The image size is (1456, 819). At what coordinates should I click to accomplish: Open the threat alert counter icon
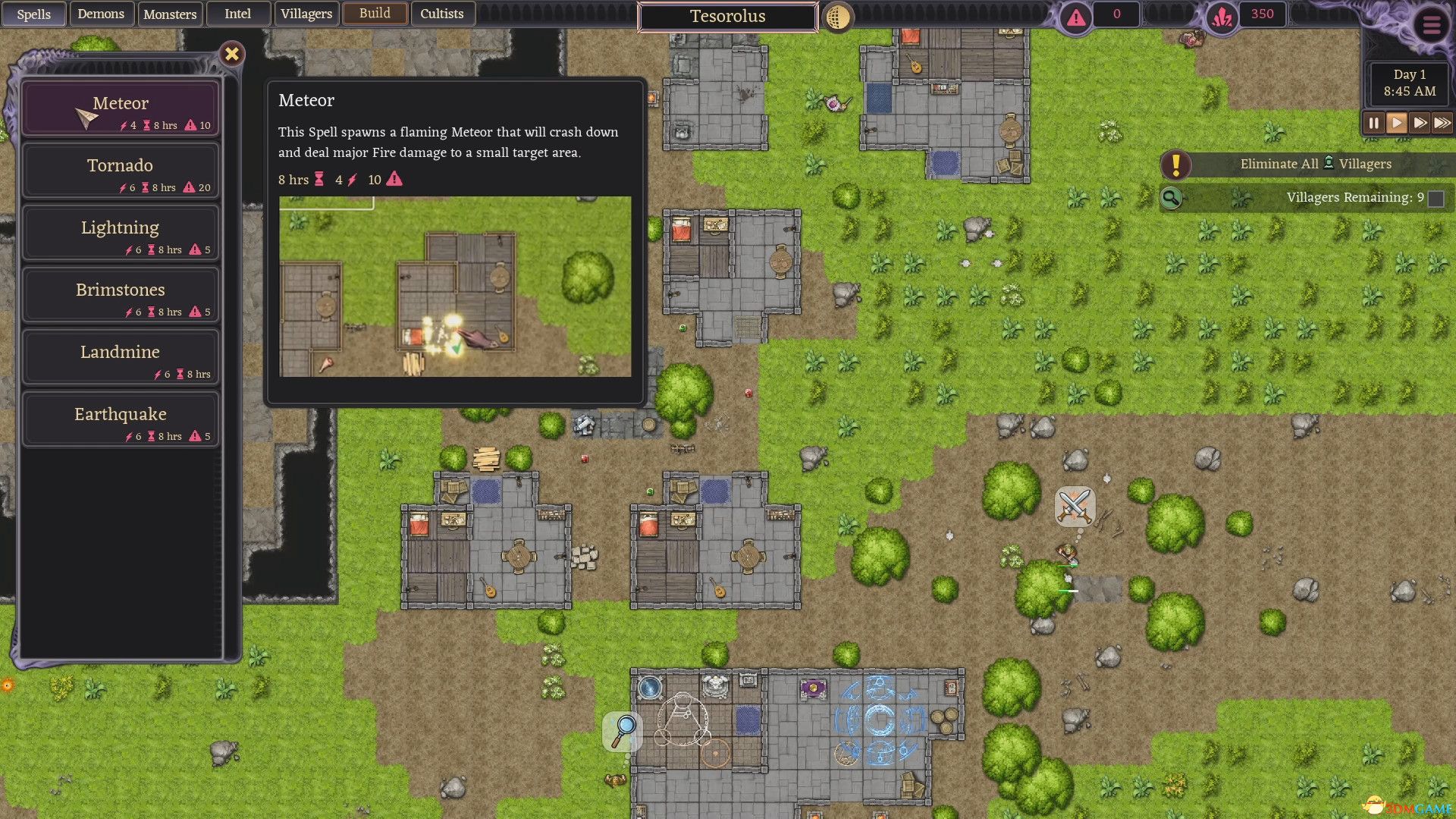coord(1076,14)
